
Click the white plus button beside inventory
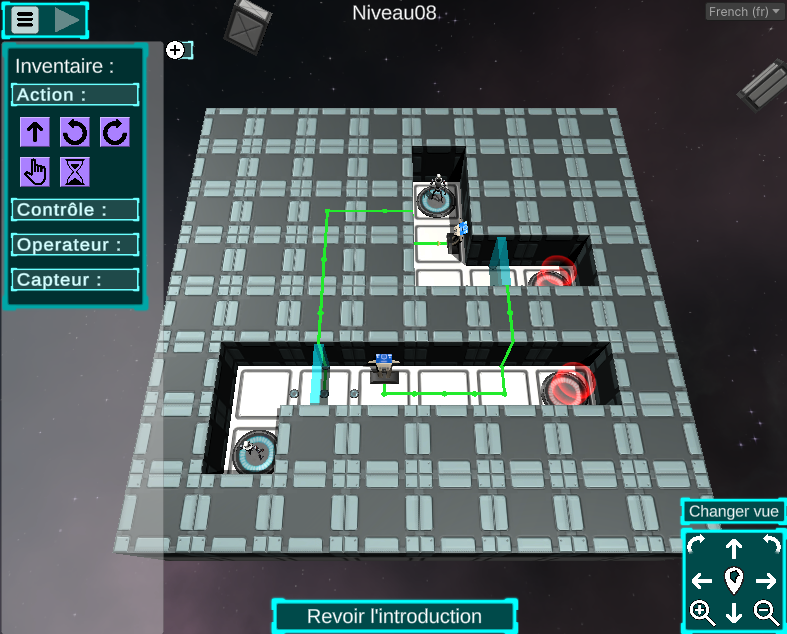175,49
